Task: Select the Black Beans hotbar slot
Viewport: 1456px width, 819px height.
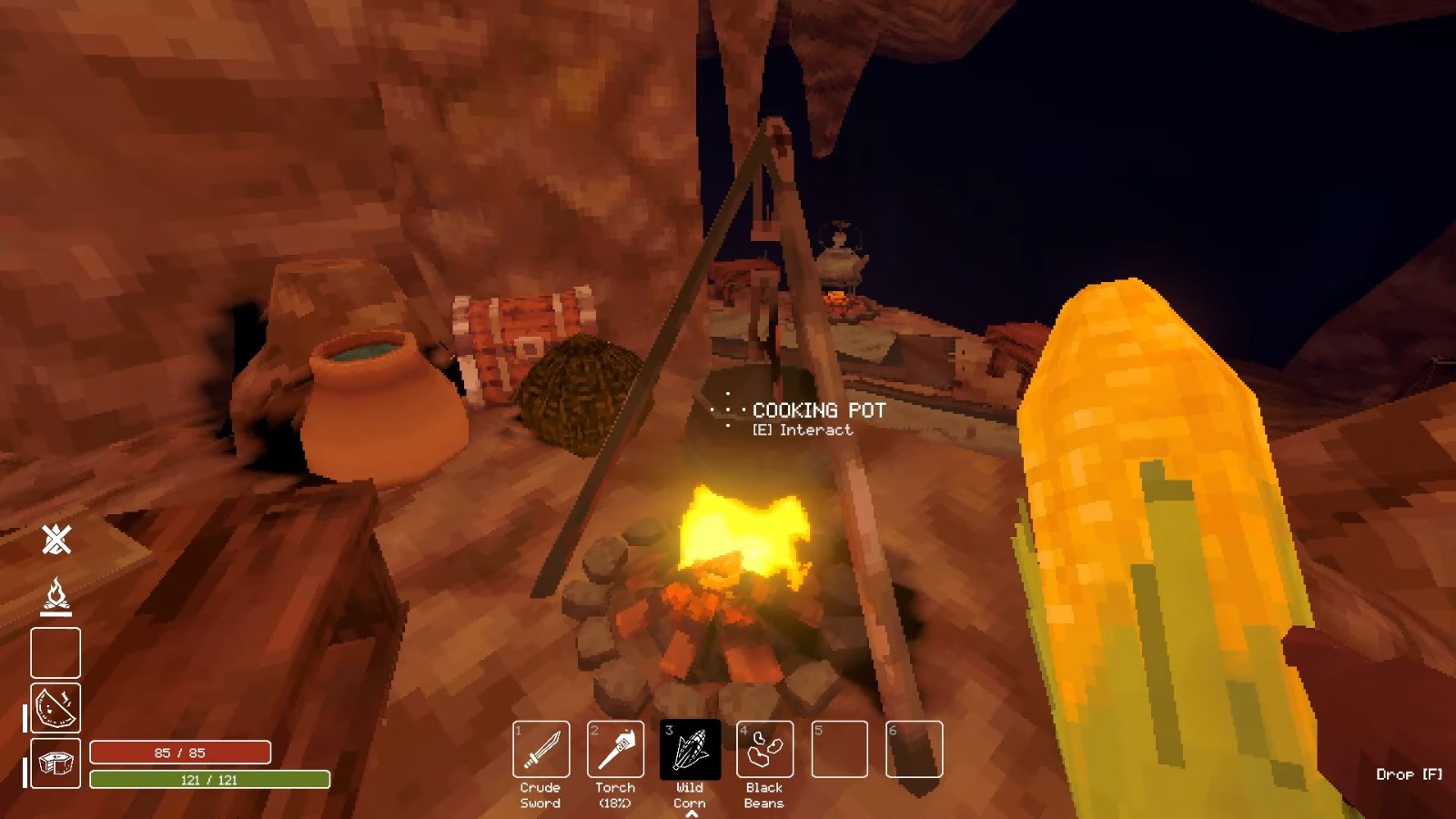Action: click(x=764, y=750)
